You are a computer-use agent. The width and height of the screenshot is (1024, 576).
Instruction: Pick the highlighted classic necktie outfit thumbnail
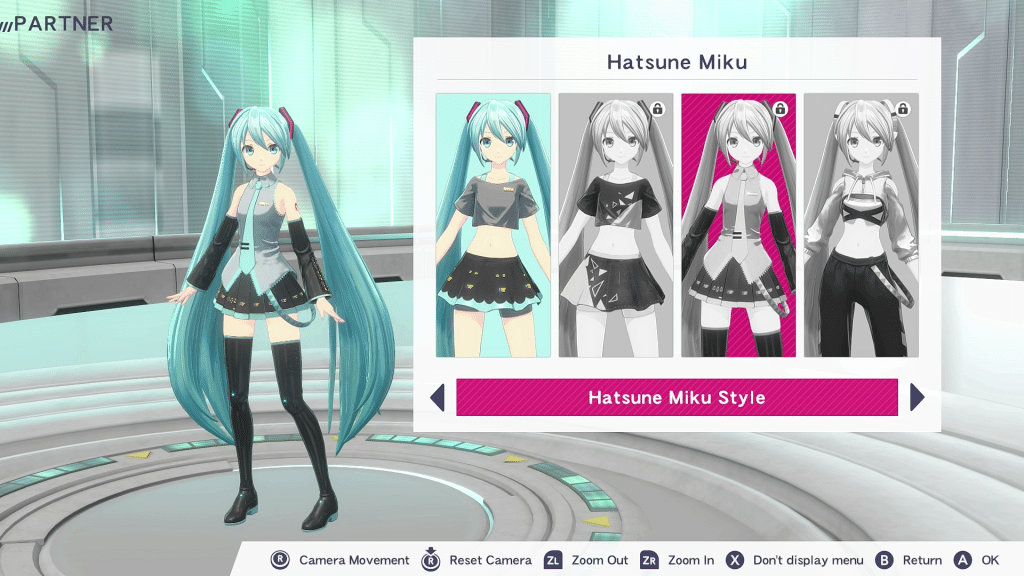738,225
